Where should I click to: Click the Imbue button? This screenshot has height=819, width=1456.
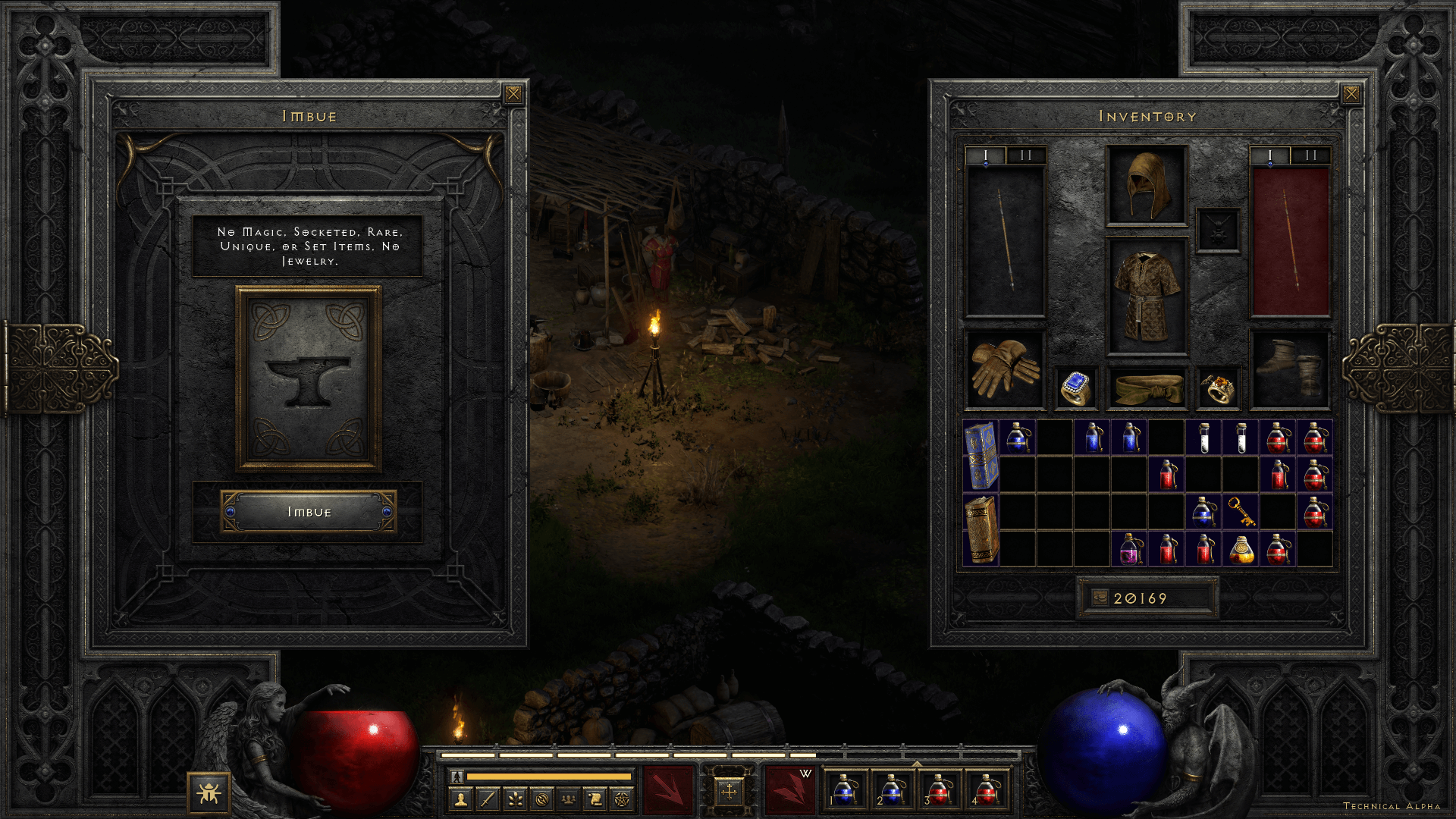[x=309, y=512]
